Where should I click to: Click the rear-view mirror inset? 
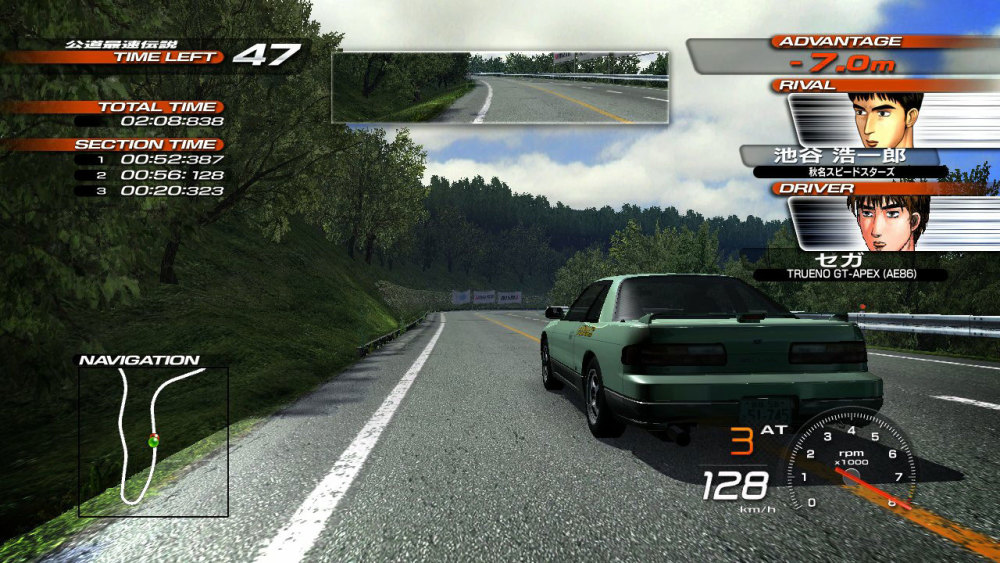[500, 87]
